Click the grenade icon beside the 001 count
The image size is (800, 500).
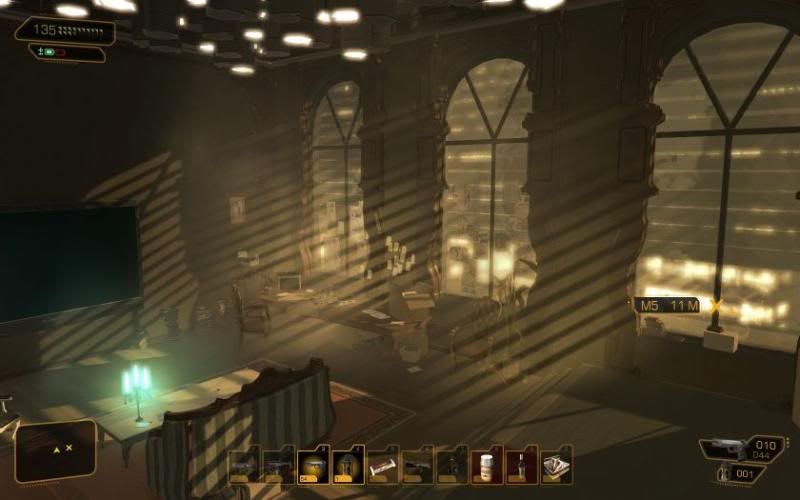[x=723, y=473]
